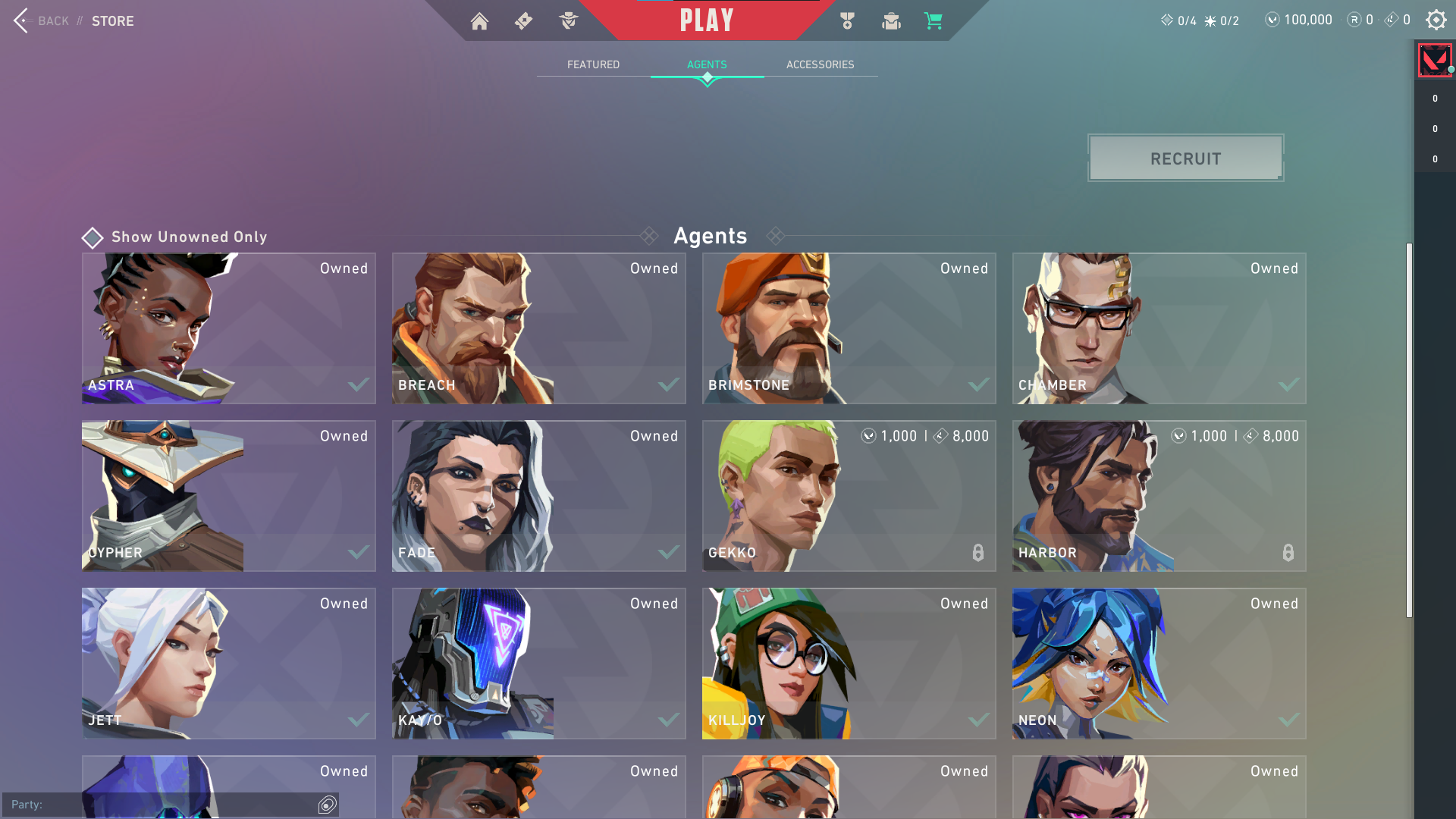Open the store shopping cart icon
1456x819 pixels.
tap(934, 21)
